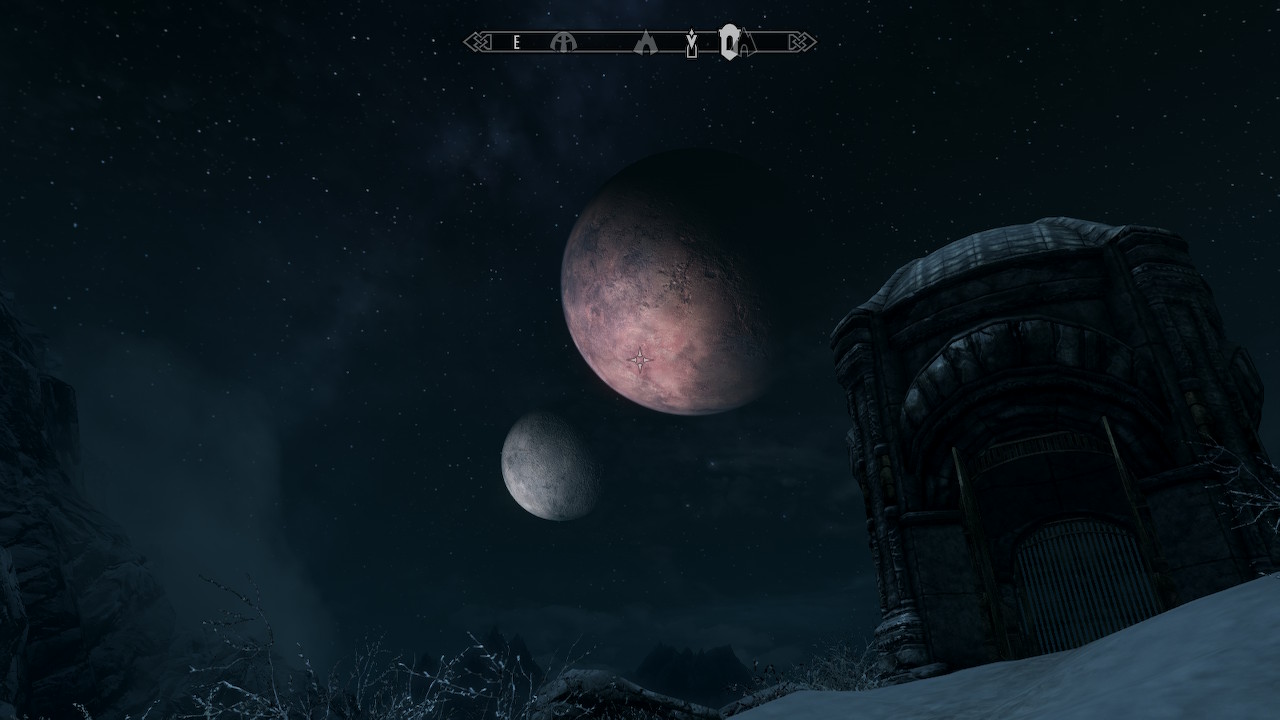Click the quest arrow marker on the compass
Screen dimensions: 1280x720
[691, 44]
